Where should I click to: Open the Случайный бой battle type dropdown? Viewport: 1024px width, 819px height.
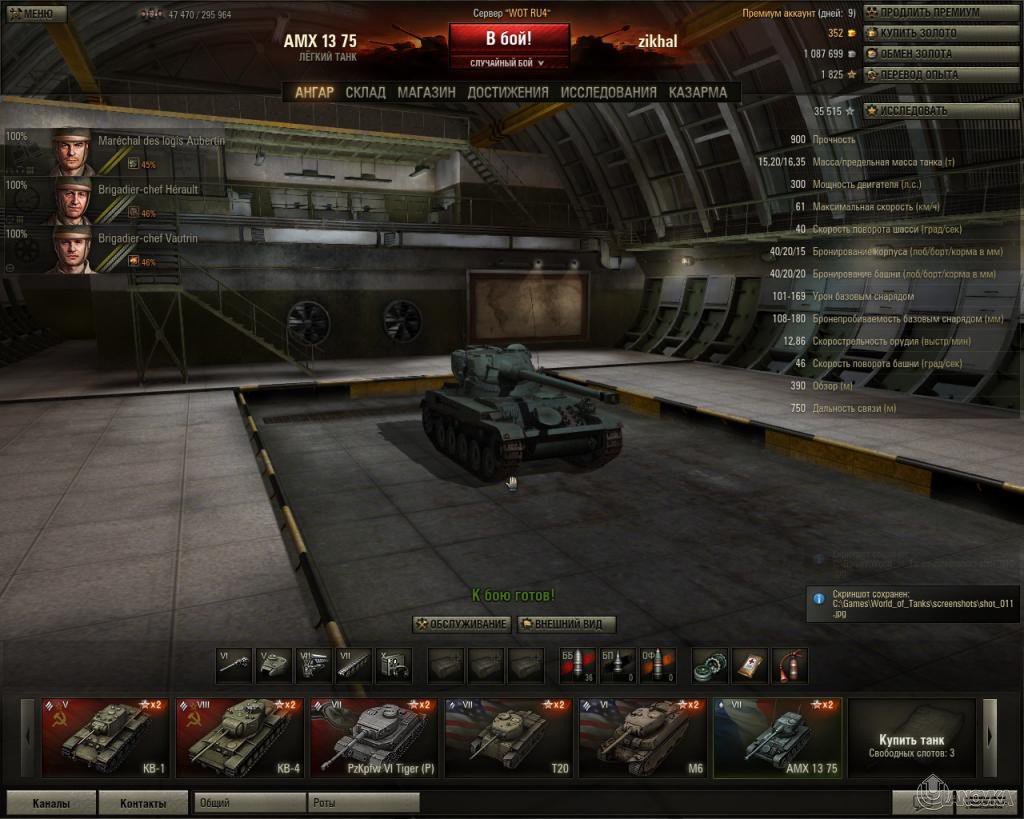point(509,63)
